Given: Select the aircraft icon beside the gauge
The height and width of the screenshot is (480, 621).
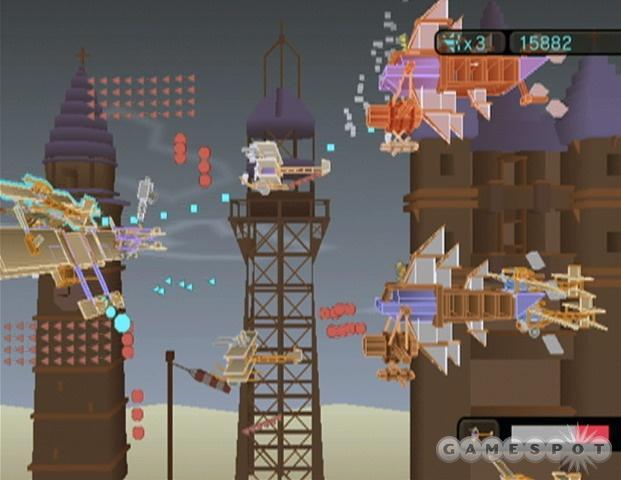Looking at the screenshot, I should (479, 433).
